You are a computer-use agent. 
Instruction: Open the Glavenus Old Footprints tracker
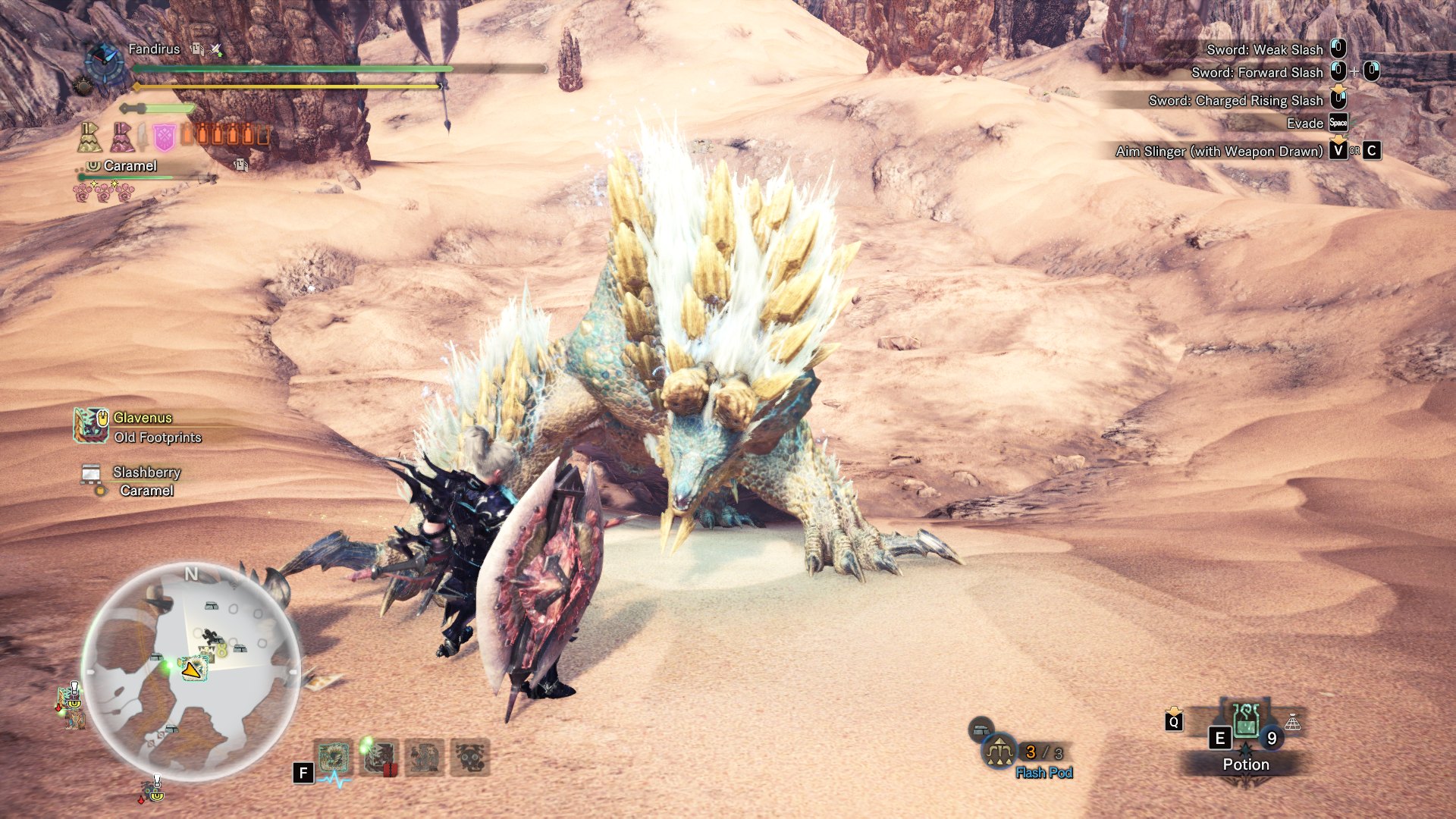pyautogui.click(x=140, y=427)
